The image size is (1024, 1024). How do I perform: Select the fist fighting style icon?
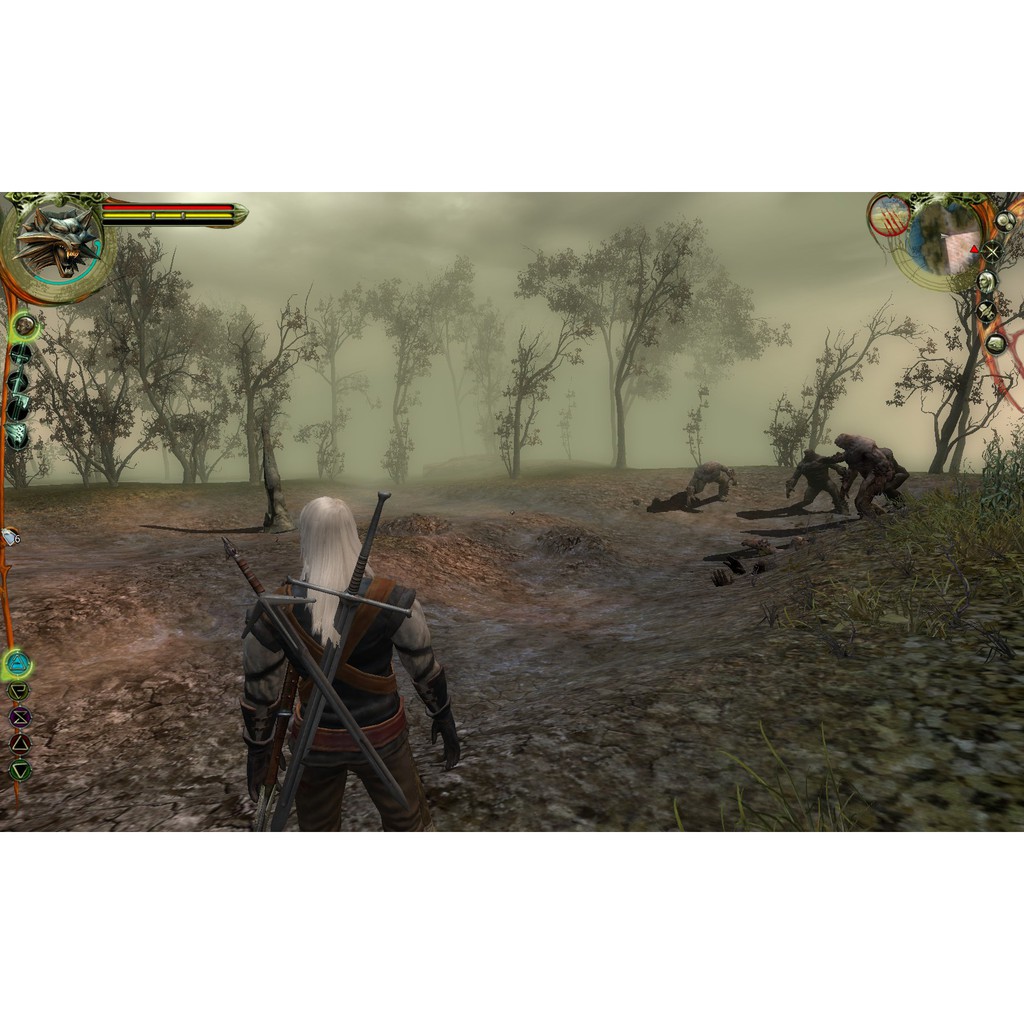pyautogui.click(x=24, y=325)
